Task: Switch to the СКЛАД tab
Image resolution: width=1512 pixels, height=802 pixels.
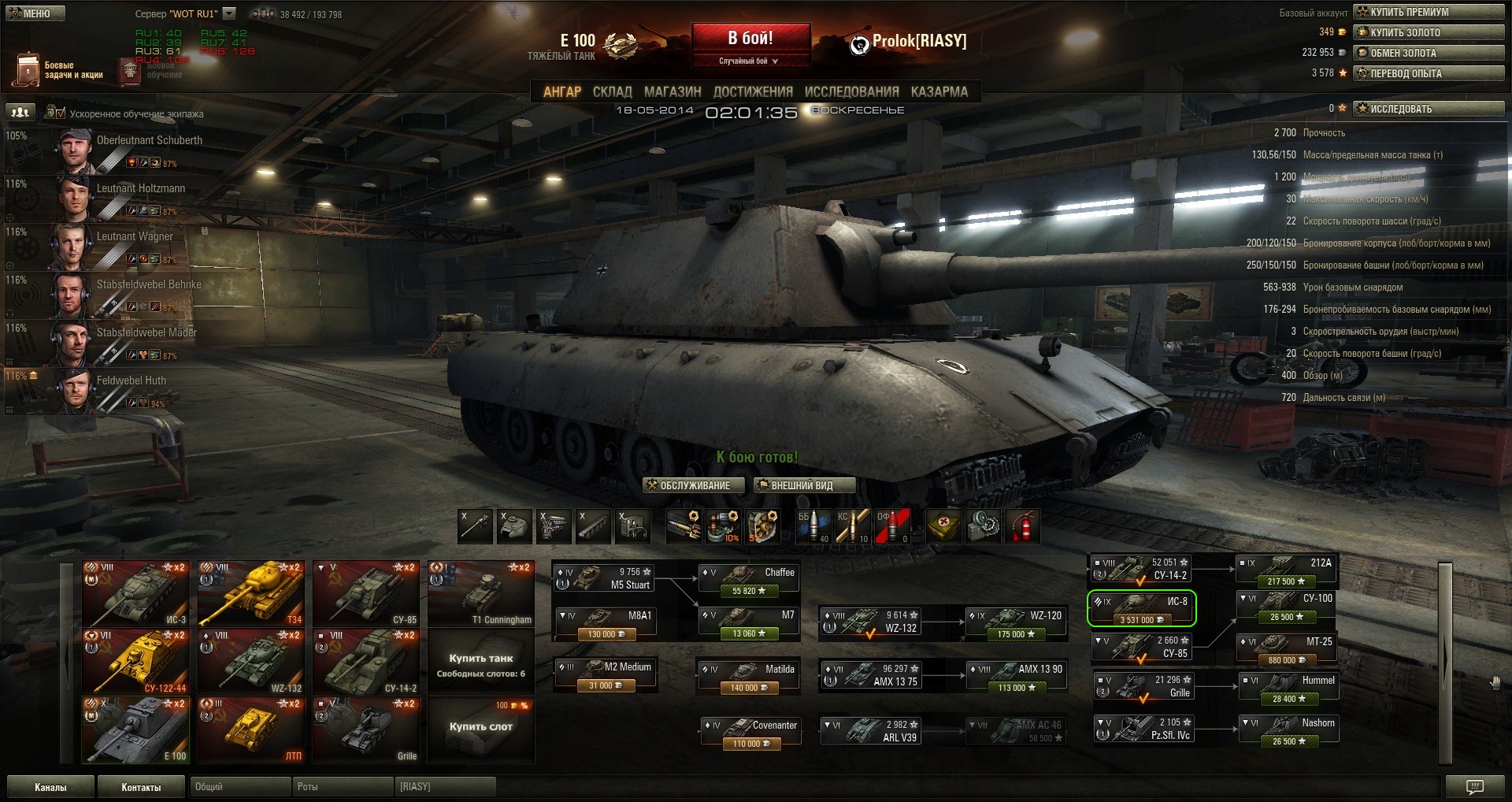Action: click(x=612, y=92)
